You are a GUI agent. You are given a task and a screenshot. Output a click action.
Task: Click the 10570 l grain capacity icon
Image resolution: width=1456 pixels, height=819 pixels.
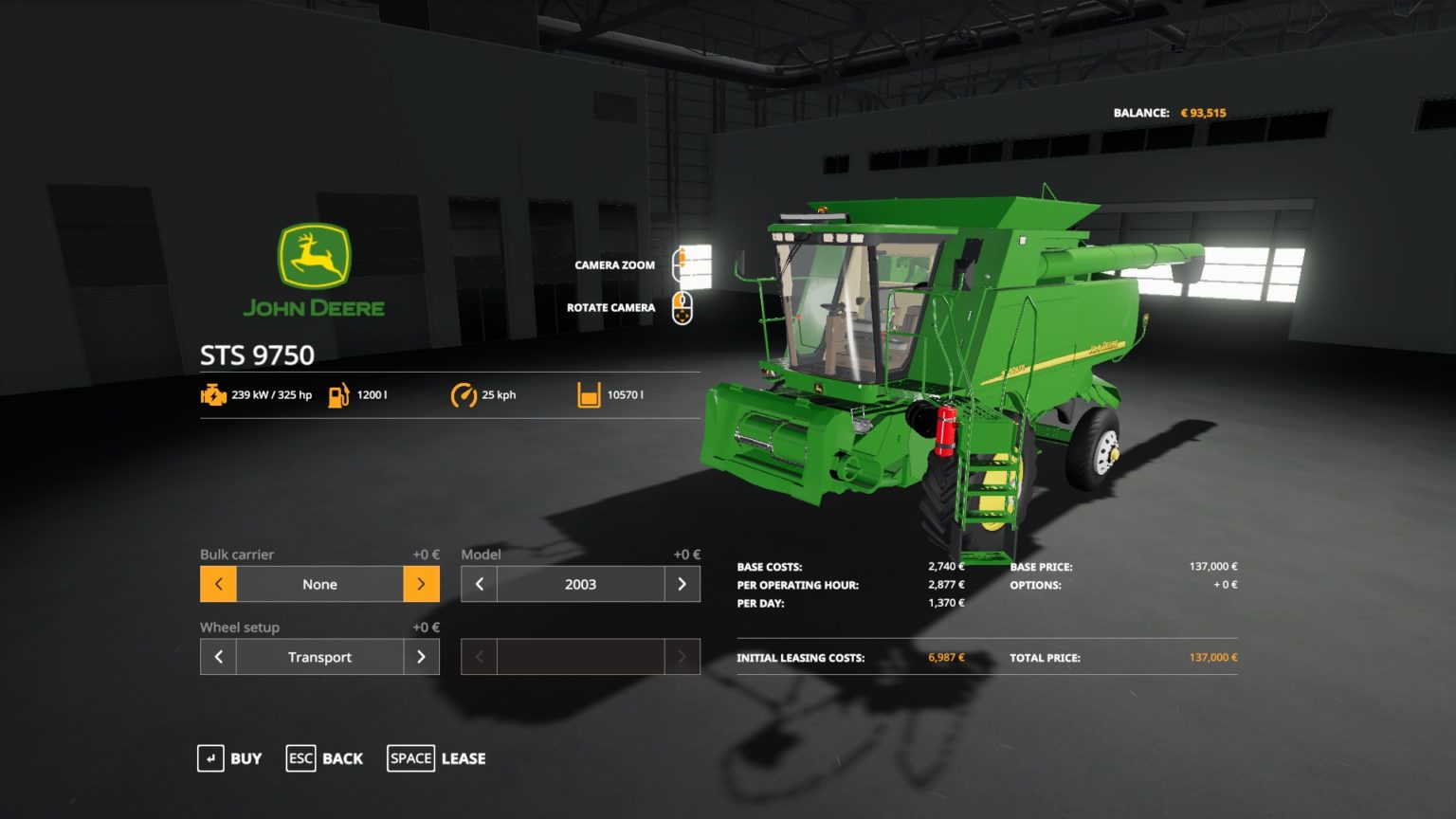tap(588, 394)
